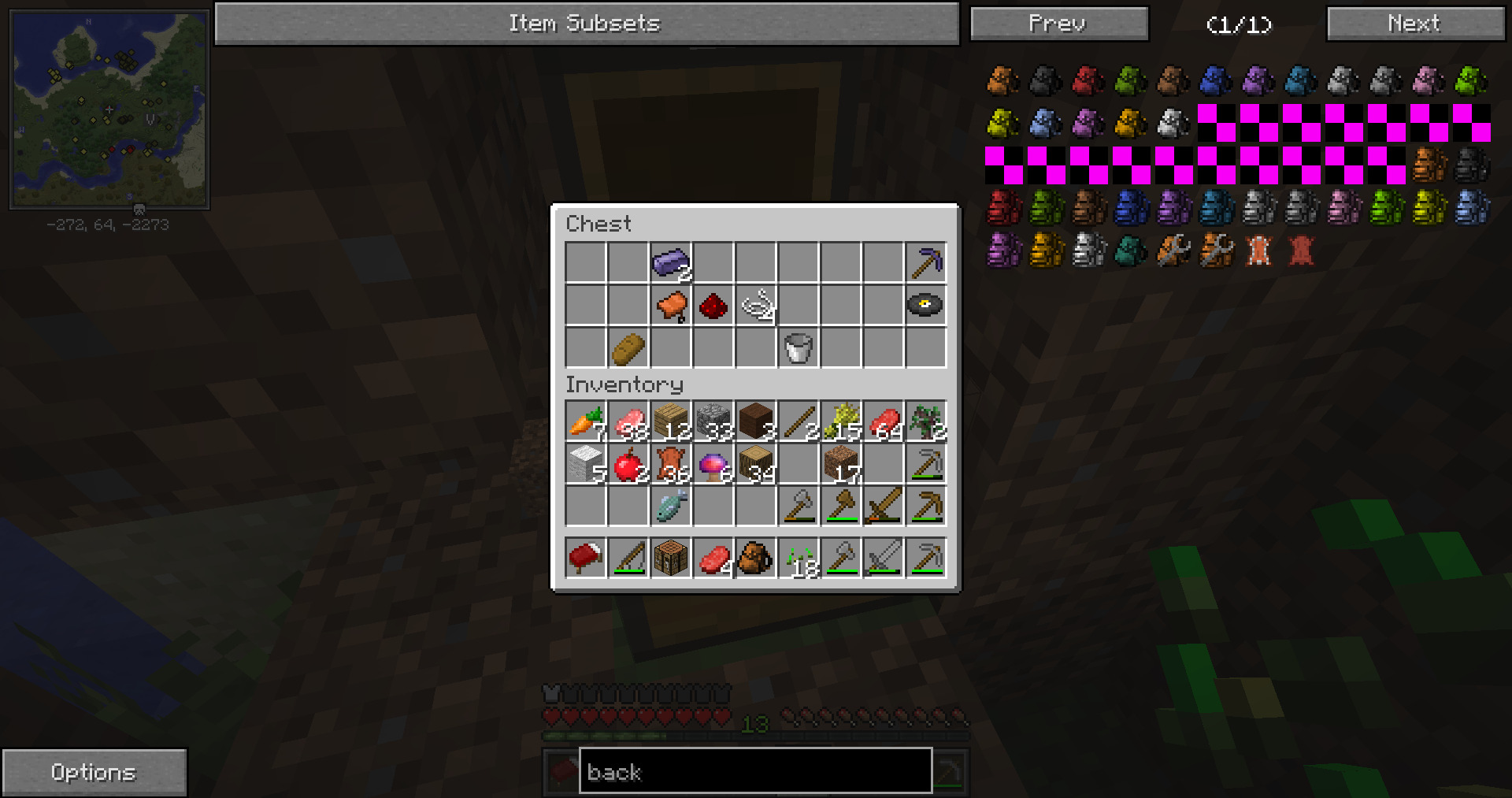This screenshot has width=1512, height=798.
Task: Click the Prev page button
Action: 1058,24
